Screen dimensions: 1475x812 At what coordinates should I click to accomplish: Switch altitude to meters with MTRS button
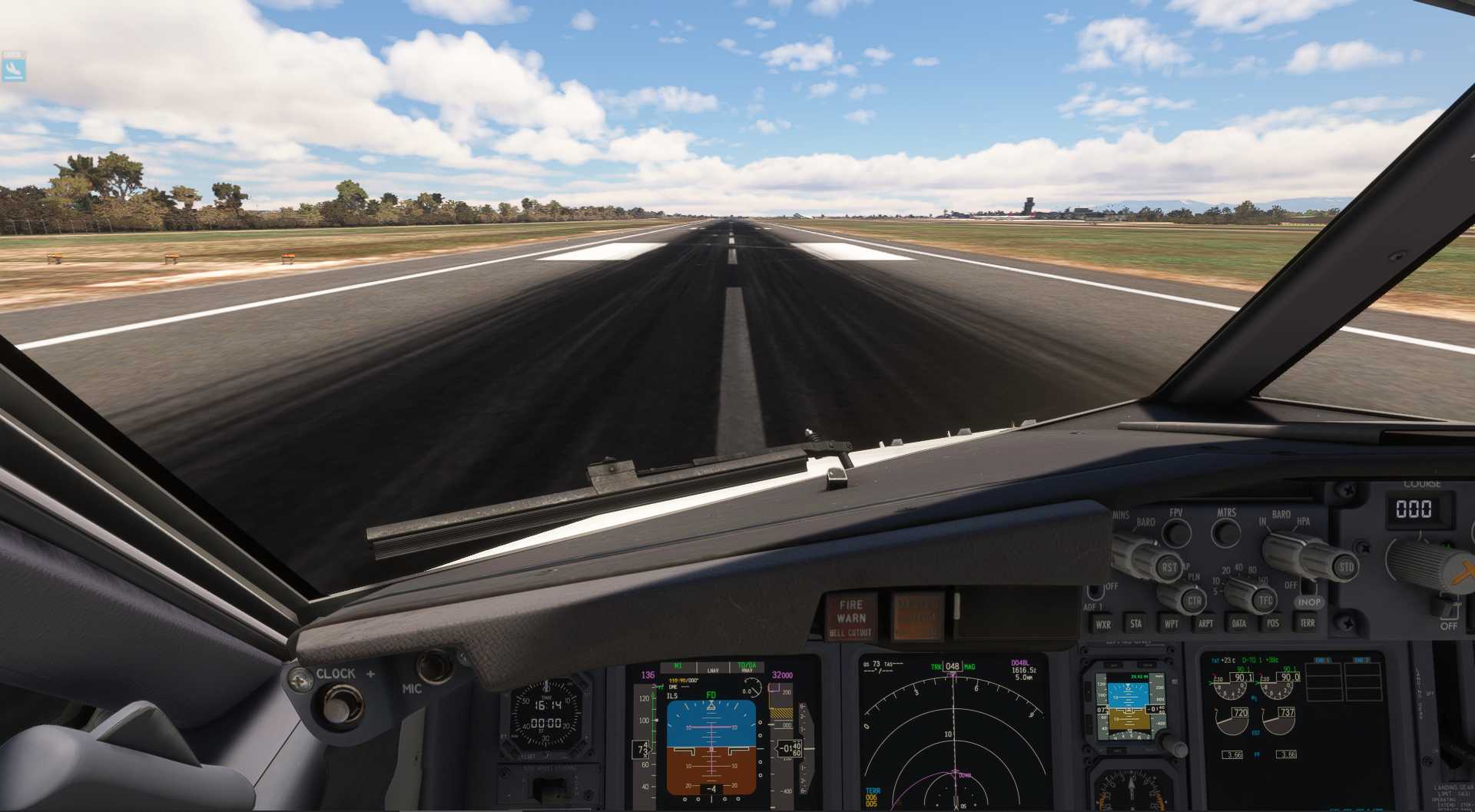click(1225, 532)
